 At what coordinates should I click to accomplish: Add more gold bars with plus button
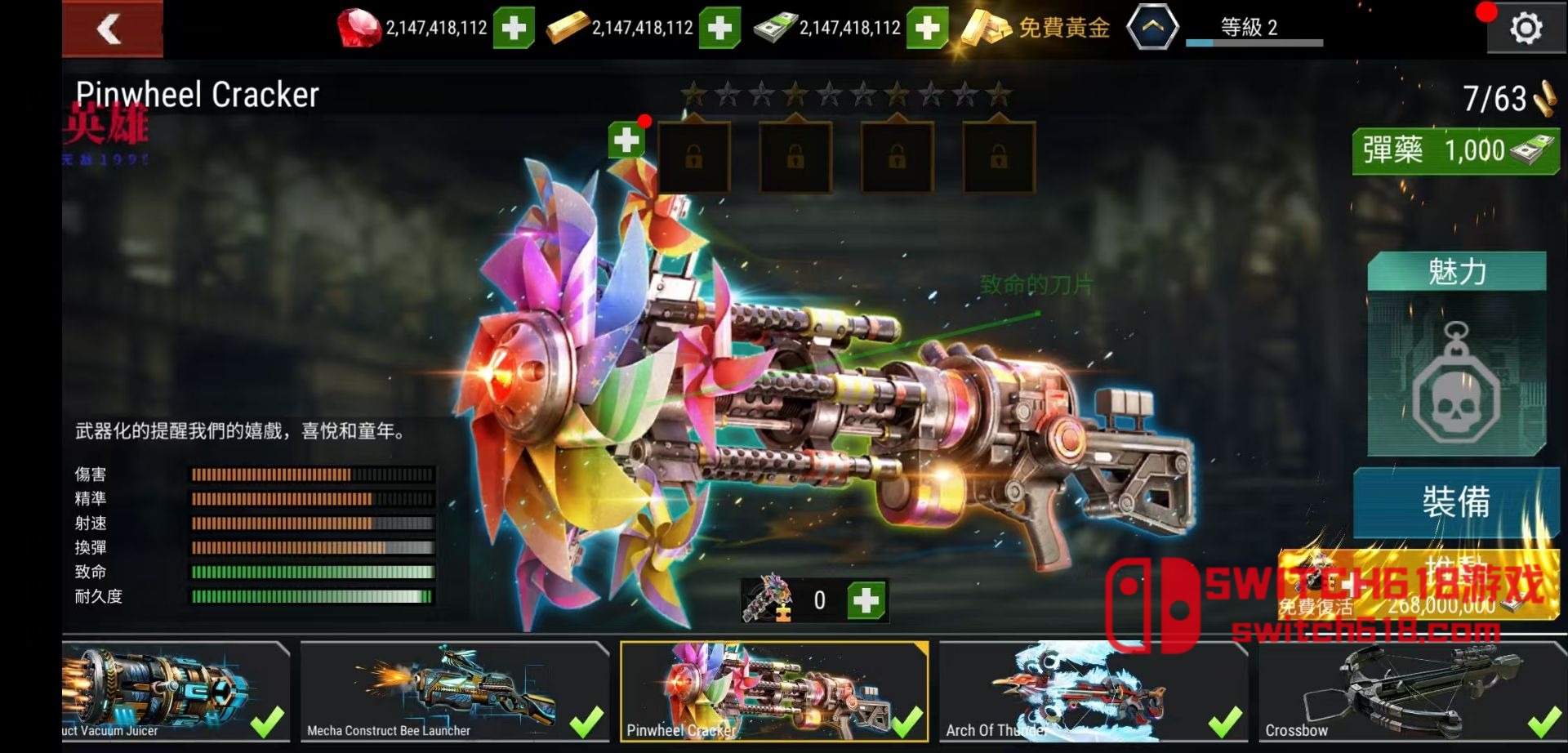coord(719,29)
